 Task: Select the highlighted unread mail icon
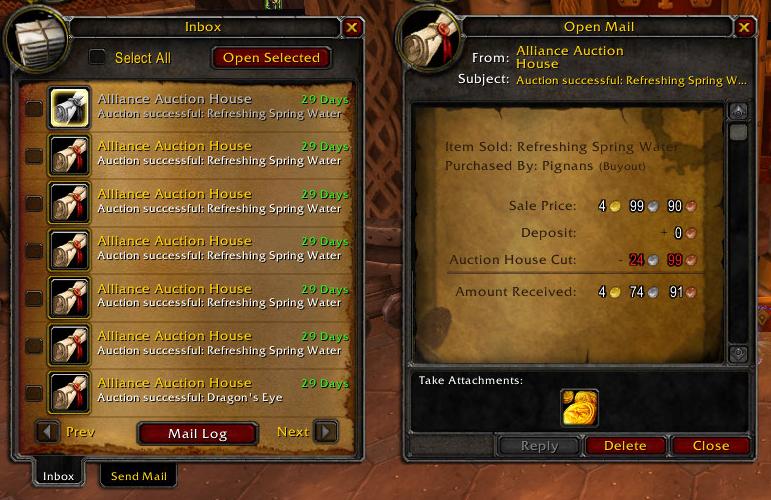(x=71, y=107)
